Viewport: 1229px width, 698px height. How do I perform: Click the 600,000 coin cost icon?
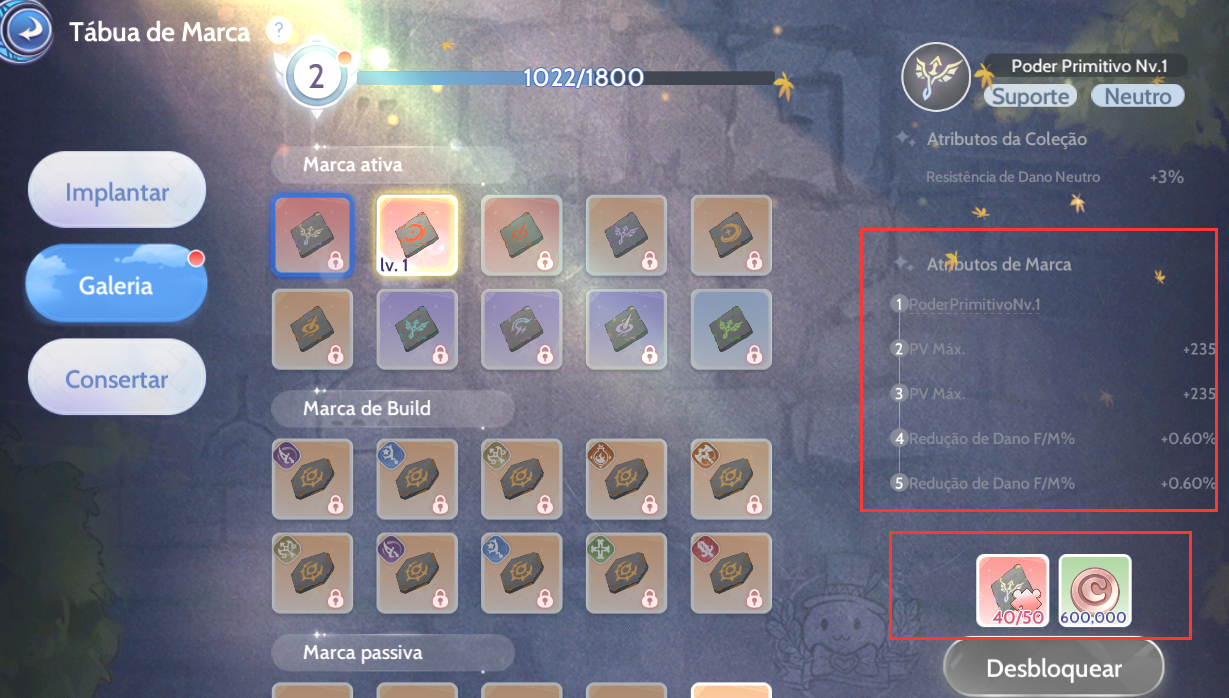click(x=1095, y=590)
